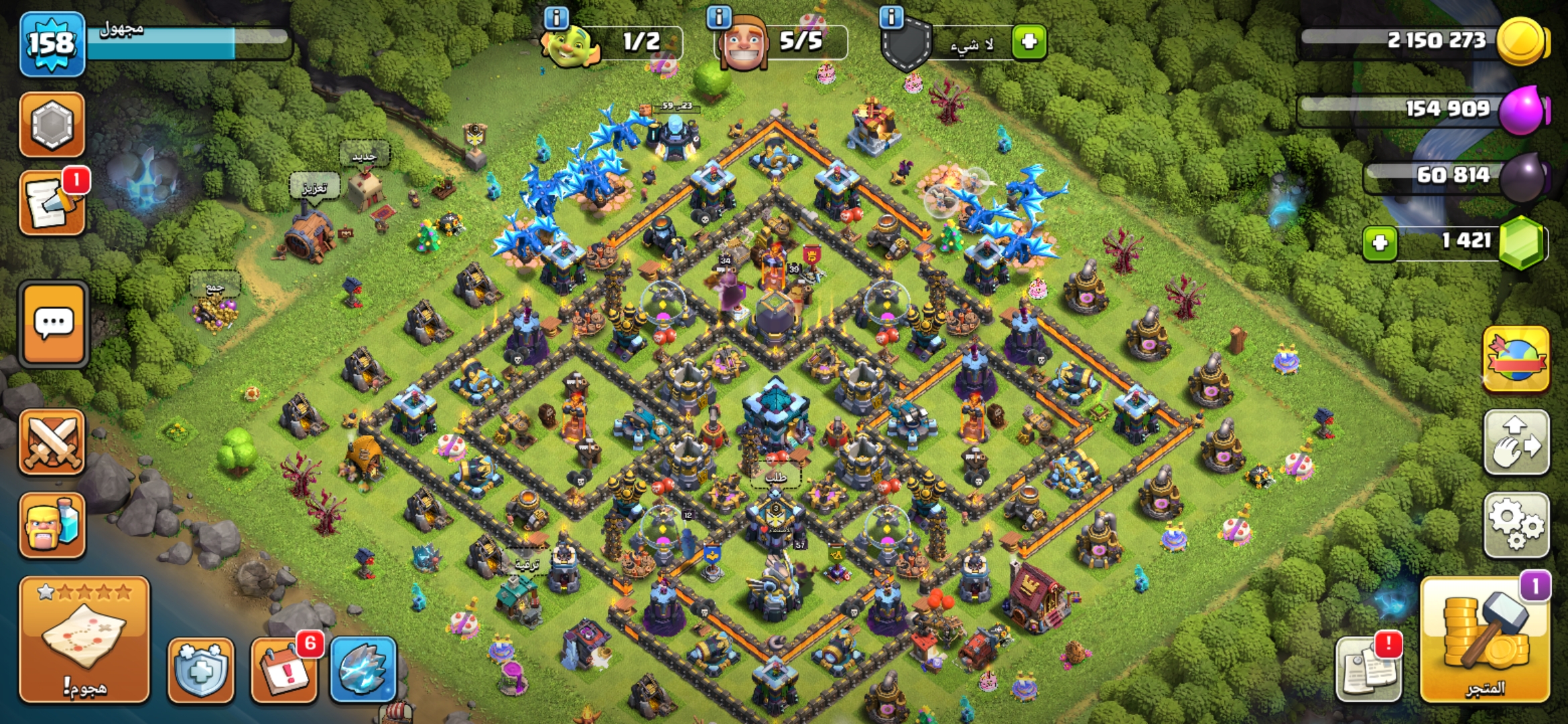
Task: Click the level 158 experience badge
Action: coord(52,44)
